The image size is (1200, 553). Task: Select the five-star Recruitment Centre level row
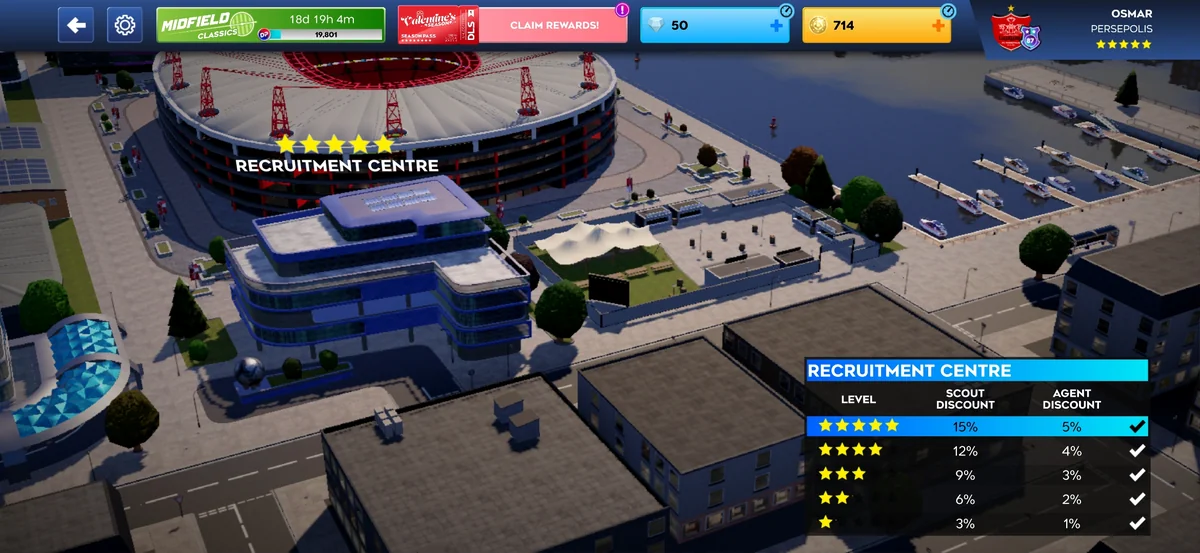977,426
